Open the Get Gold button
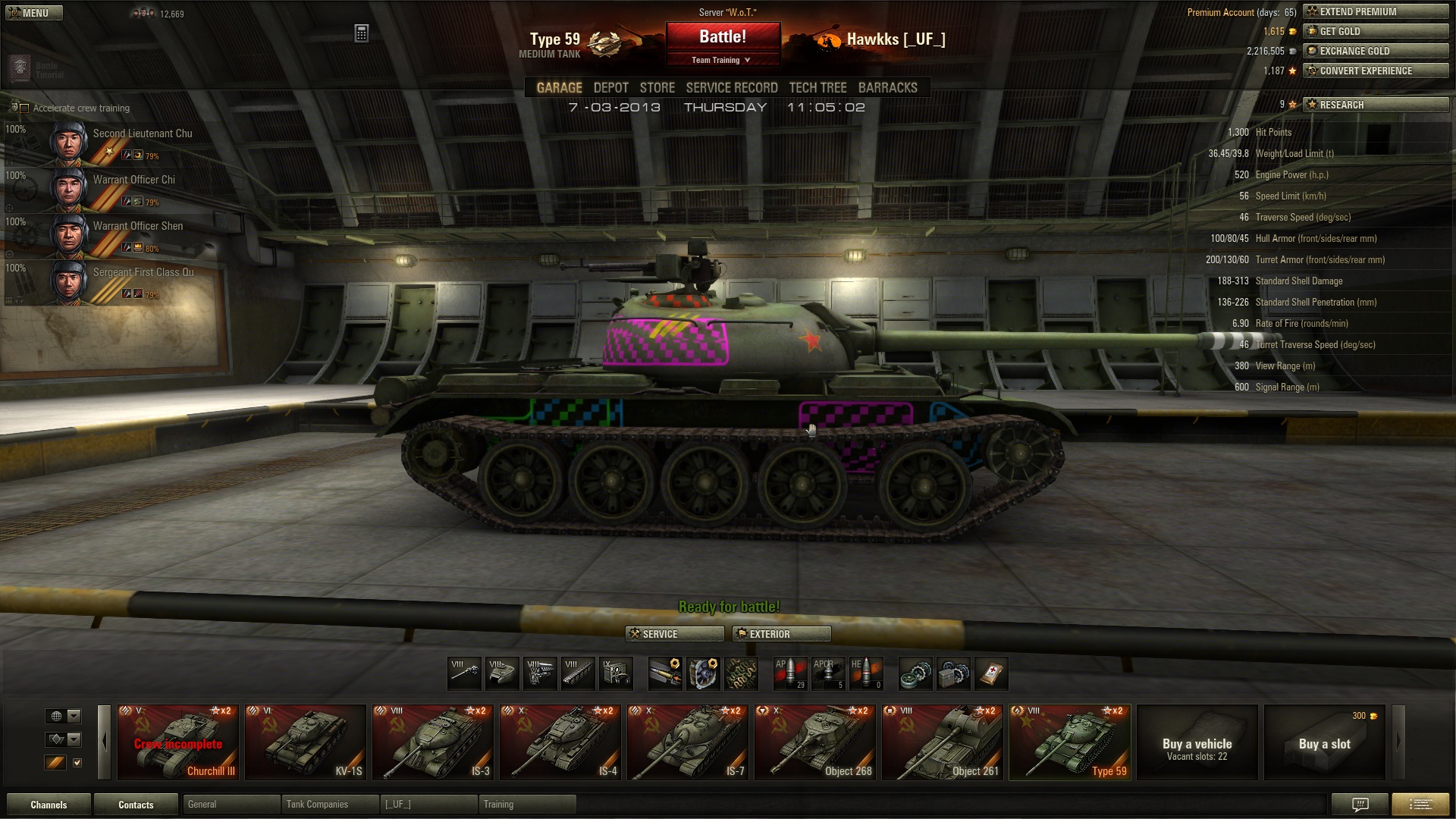 pyautogui.click(x=1376, y=31)
